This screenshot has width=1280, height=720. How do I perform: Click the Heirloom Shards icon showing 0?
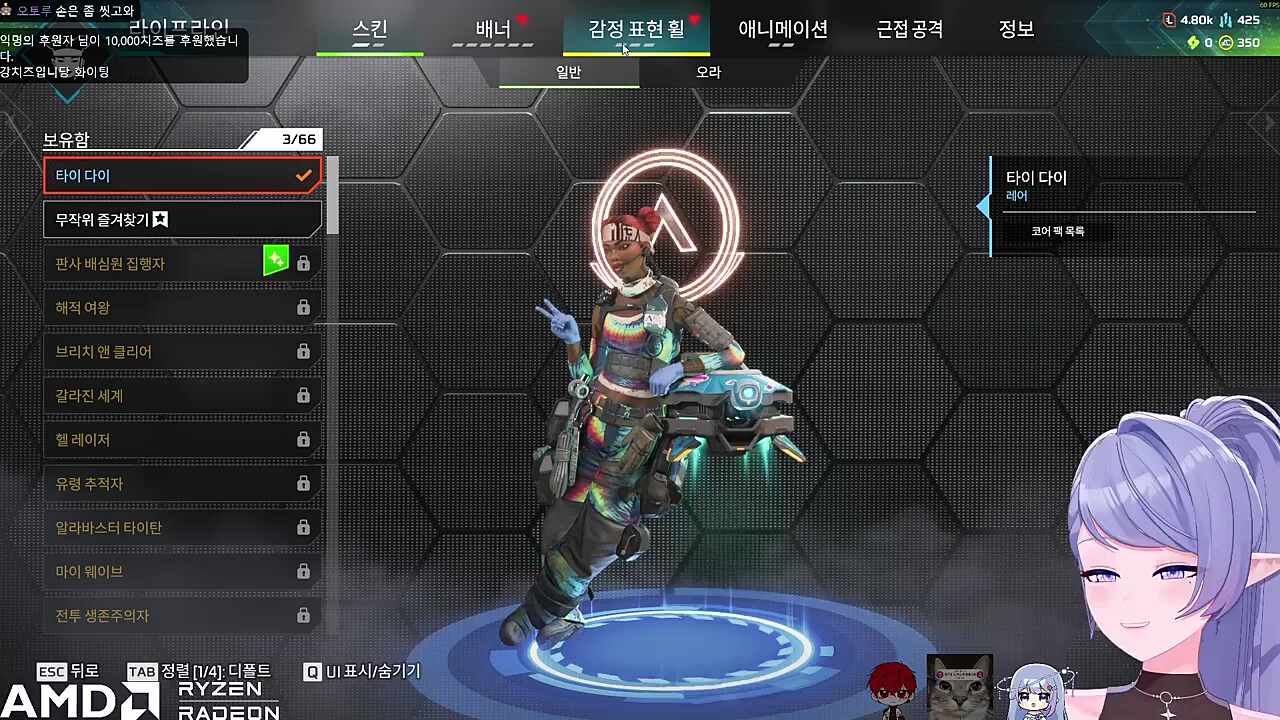pos(1193,42)
